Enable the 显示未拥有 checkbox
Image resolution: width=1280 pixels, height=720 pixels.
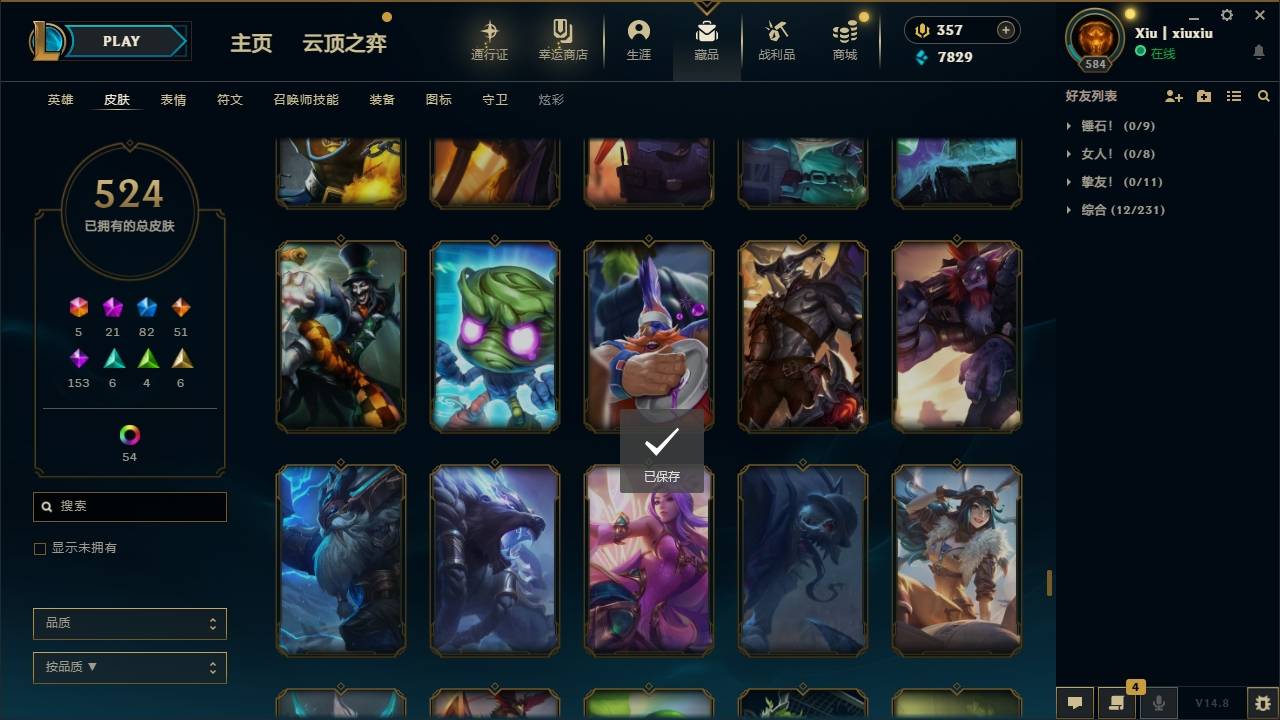pyautogui.click(x=39, y=548)
